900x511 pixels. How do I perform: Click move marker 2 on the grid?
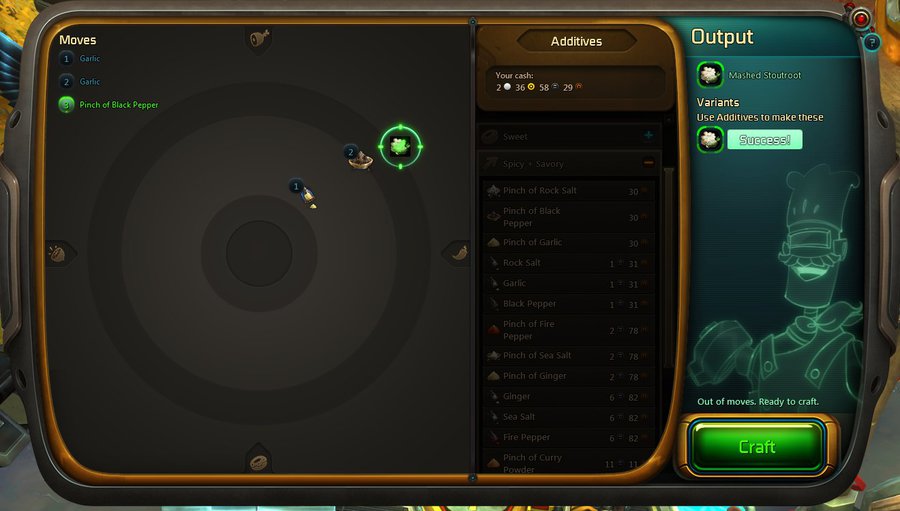[x=359, y=157]
